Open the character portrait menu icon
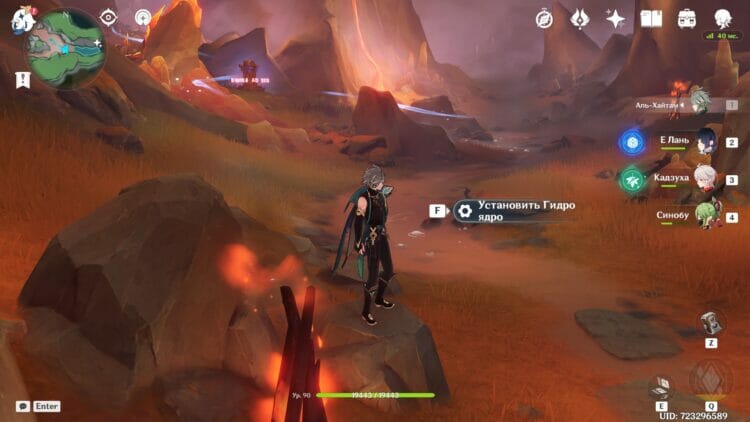Screen dimensions: 750x422 [x=723, y=19]
